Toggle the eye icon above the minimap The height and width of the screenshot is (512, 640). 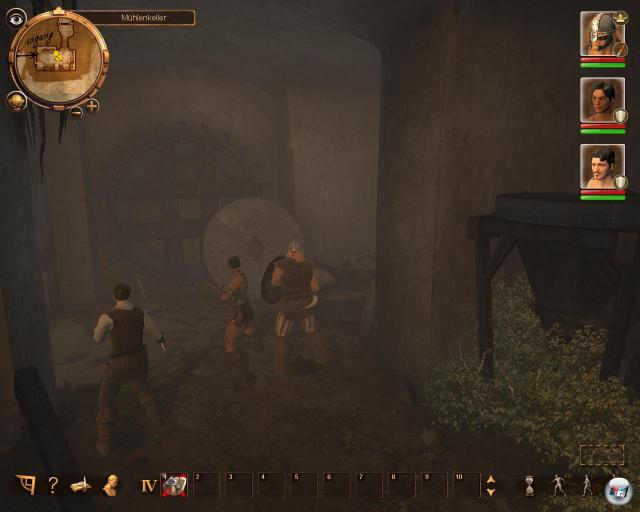click(16, 17)
